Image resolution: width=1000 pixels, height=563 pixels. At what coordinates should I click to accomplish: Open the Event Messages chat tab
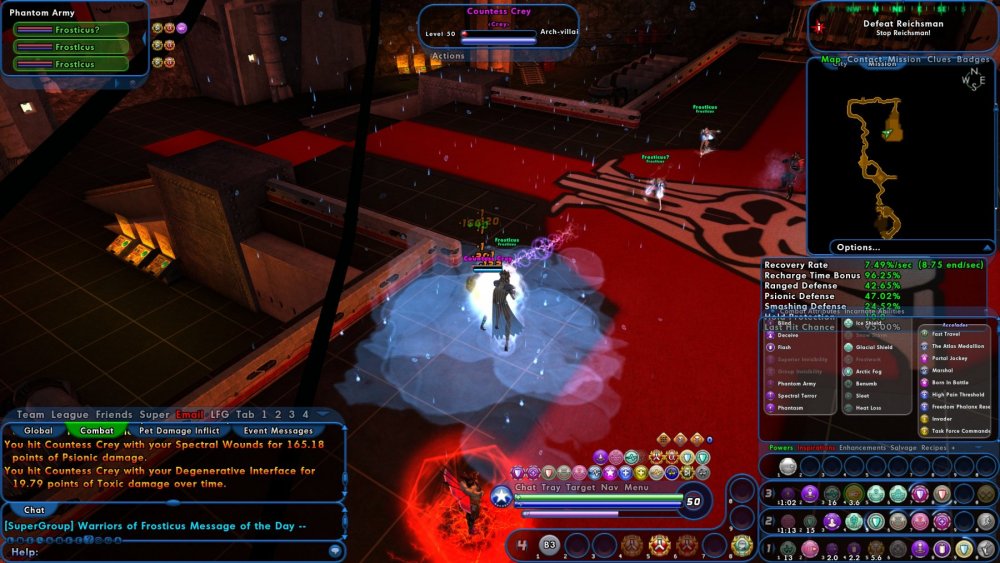[x=278, y=431]
